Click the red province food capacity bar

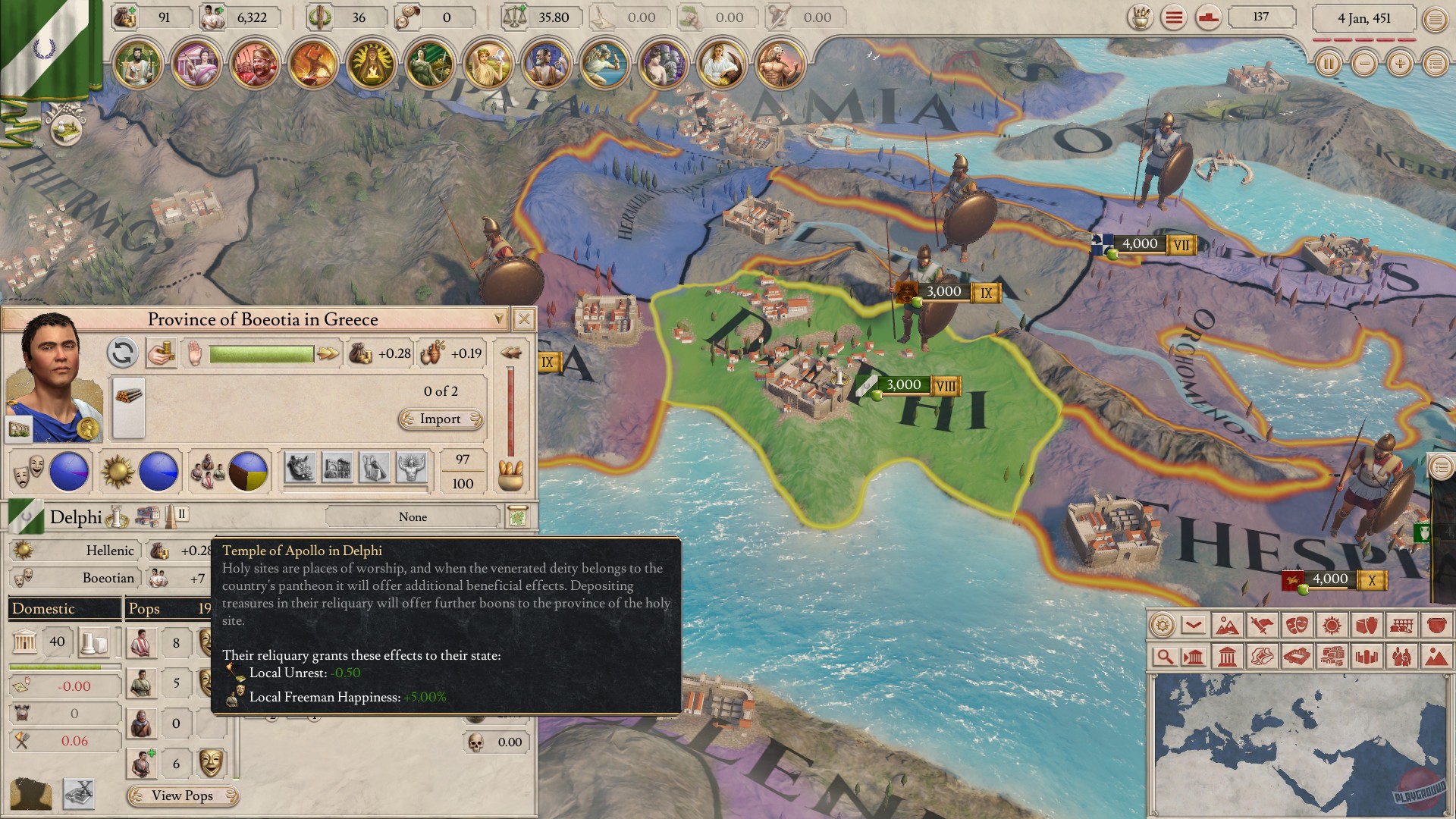tap(510, 409)
